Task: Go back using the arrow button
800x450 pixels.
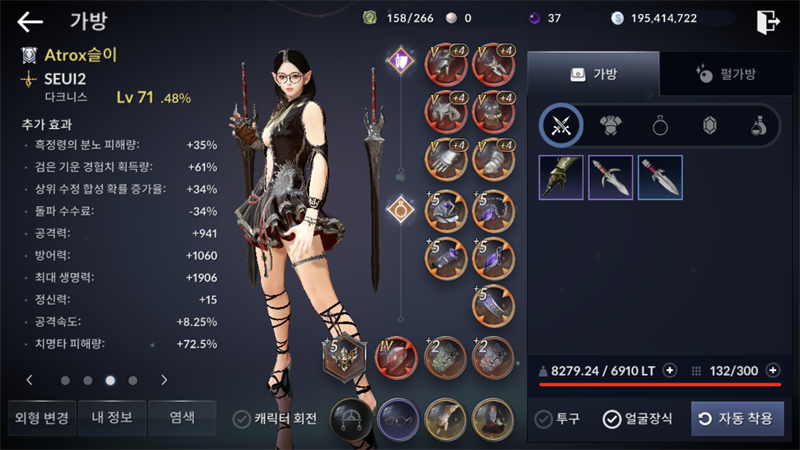Action: click(x=30, y=21)
